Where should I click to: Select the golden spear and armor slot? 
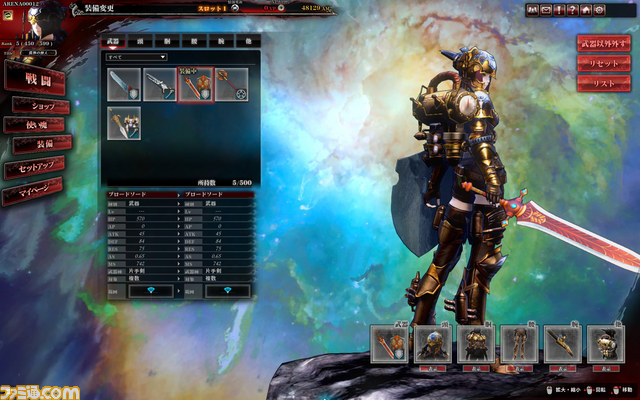[124, 122]
